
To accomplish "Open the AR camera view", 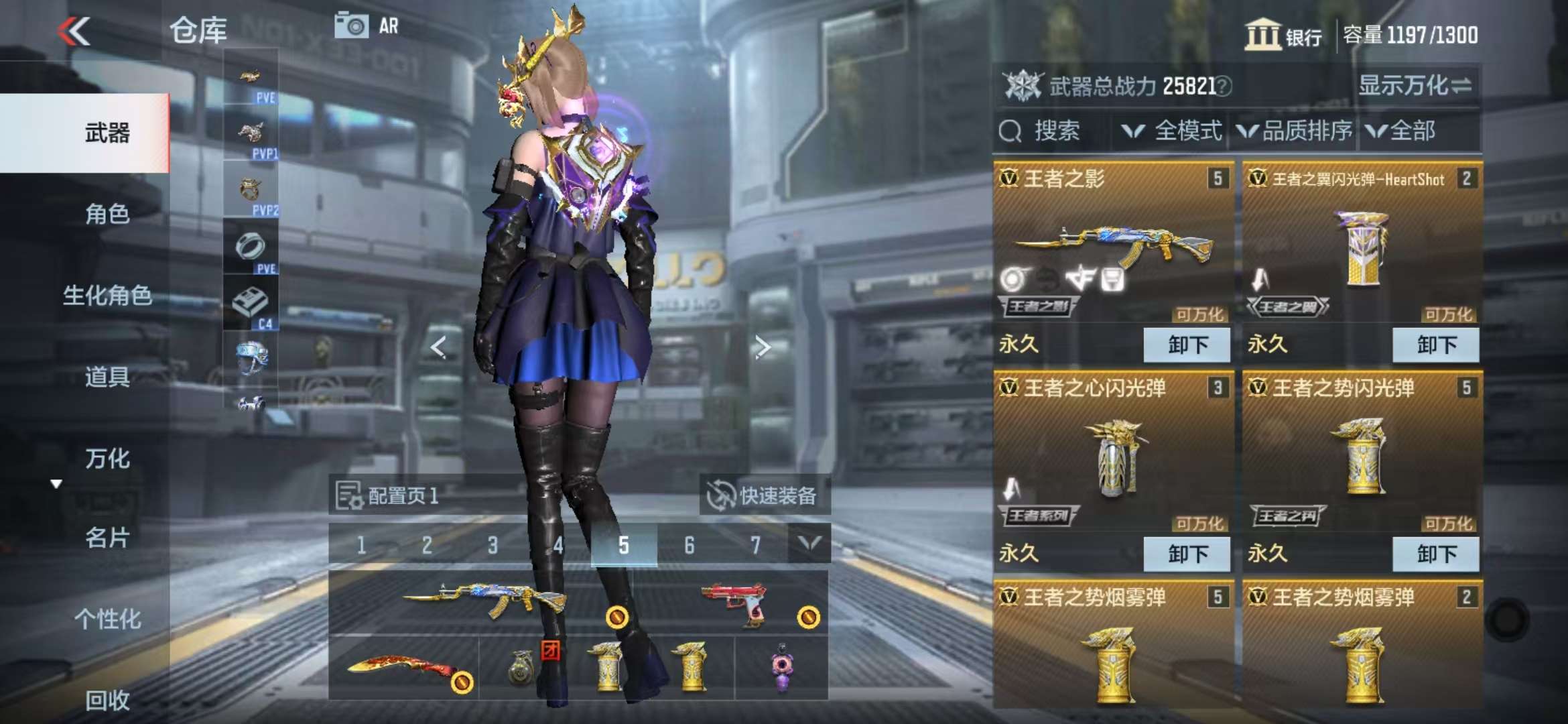I will [x=367, y=26].
